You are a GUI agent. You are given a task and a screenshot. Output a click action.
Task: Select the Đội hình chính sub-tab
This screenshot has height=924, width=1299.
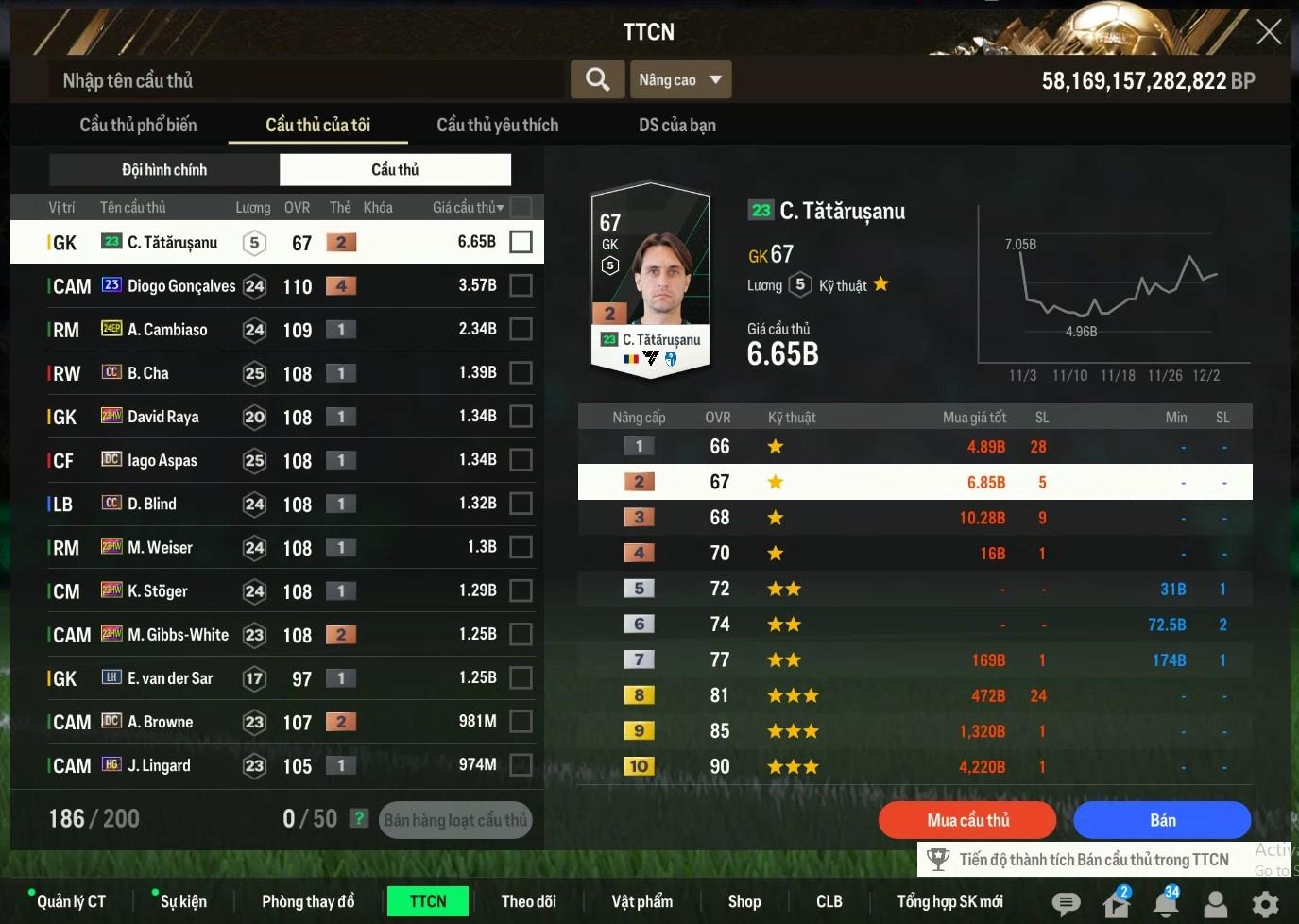(164, 170)
